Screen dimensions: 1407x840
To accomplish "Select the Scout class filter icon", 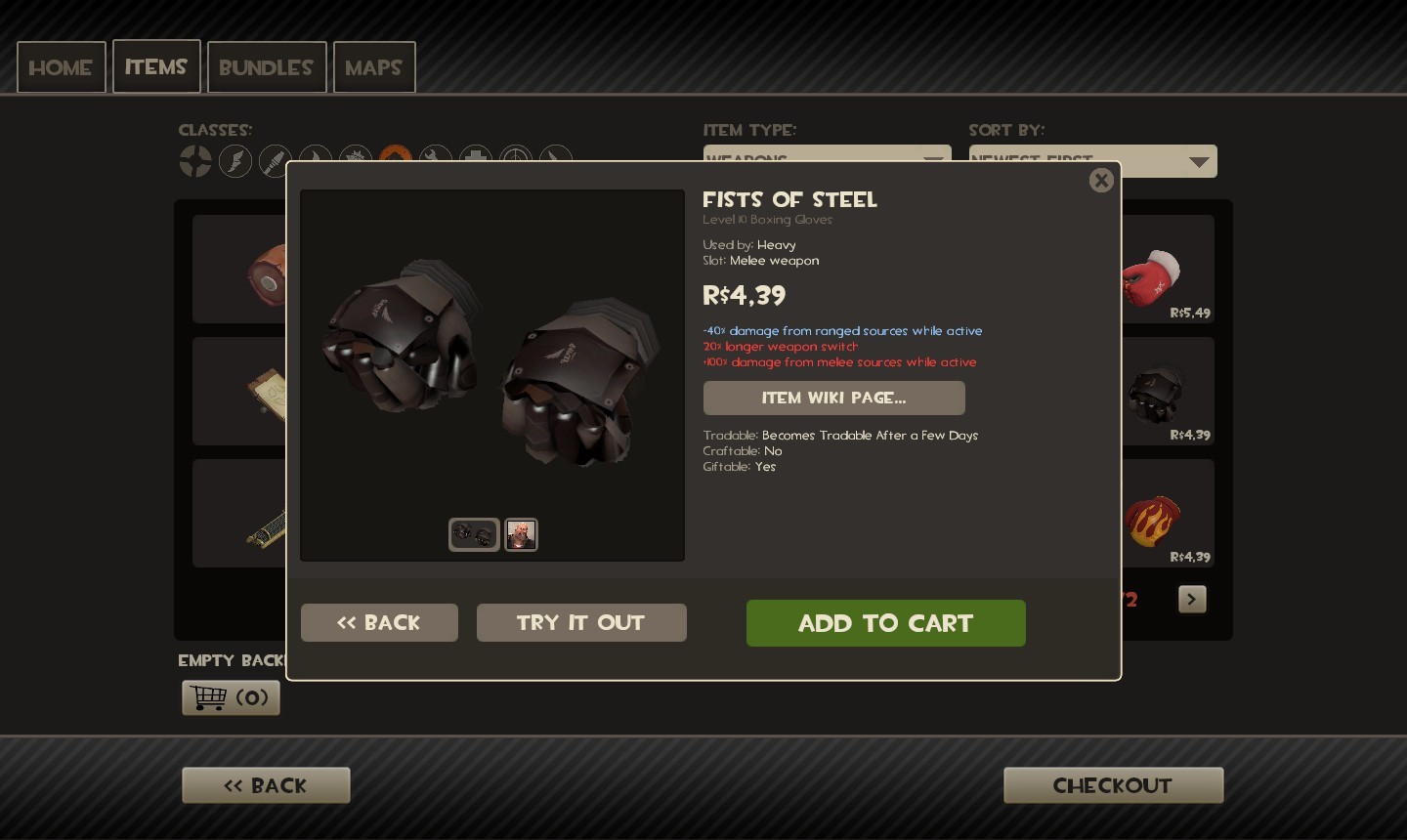I will click(x=235, y=160).
